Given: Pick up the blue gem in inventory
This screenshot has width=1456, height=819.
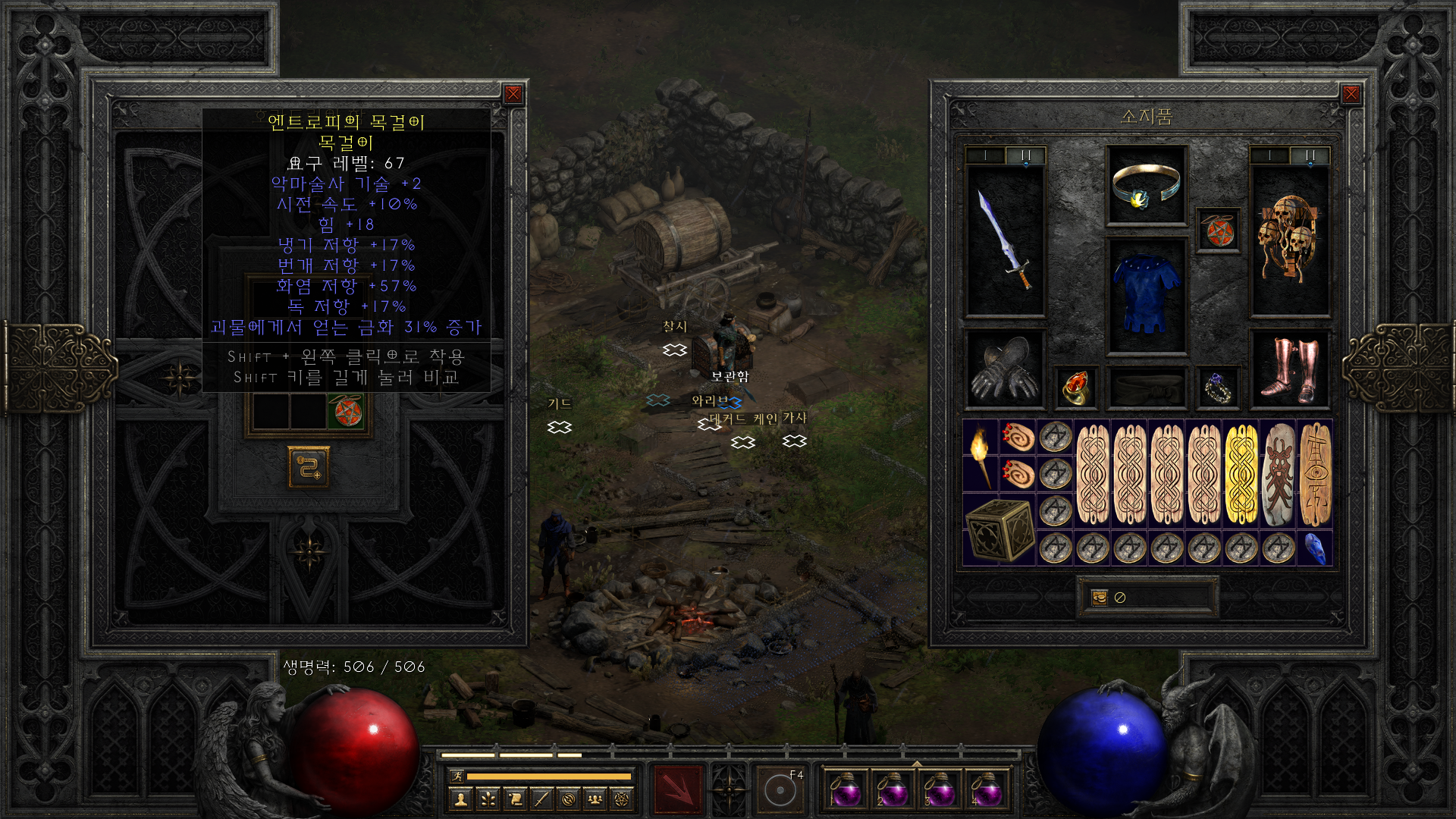Looking at the screenshot, I should coord(1315,548).
